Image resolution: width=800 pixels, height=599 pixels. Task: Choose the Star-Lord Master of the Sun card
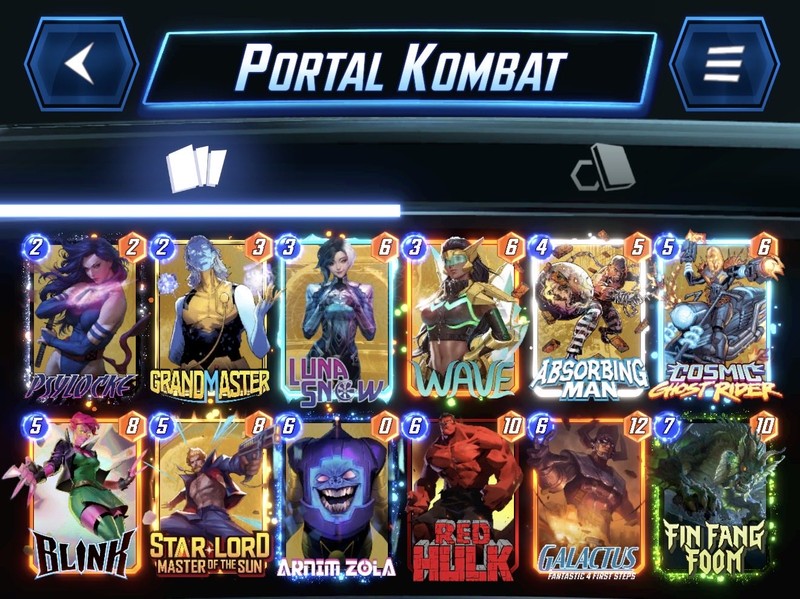[210, 497]
